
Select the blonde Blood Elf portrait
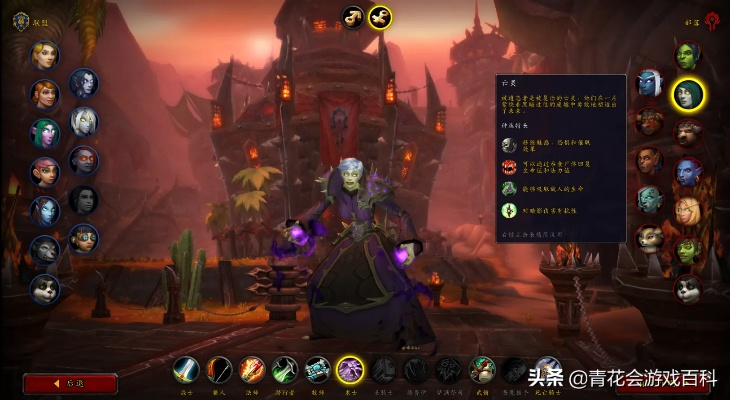(687, 211)
